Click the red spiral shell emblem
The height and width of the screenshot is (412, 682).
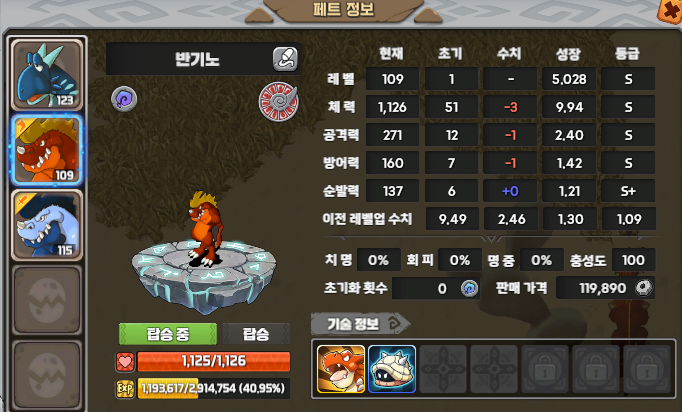pos(278,102)
